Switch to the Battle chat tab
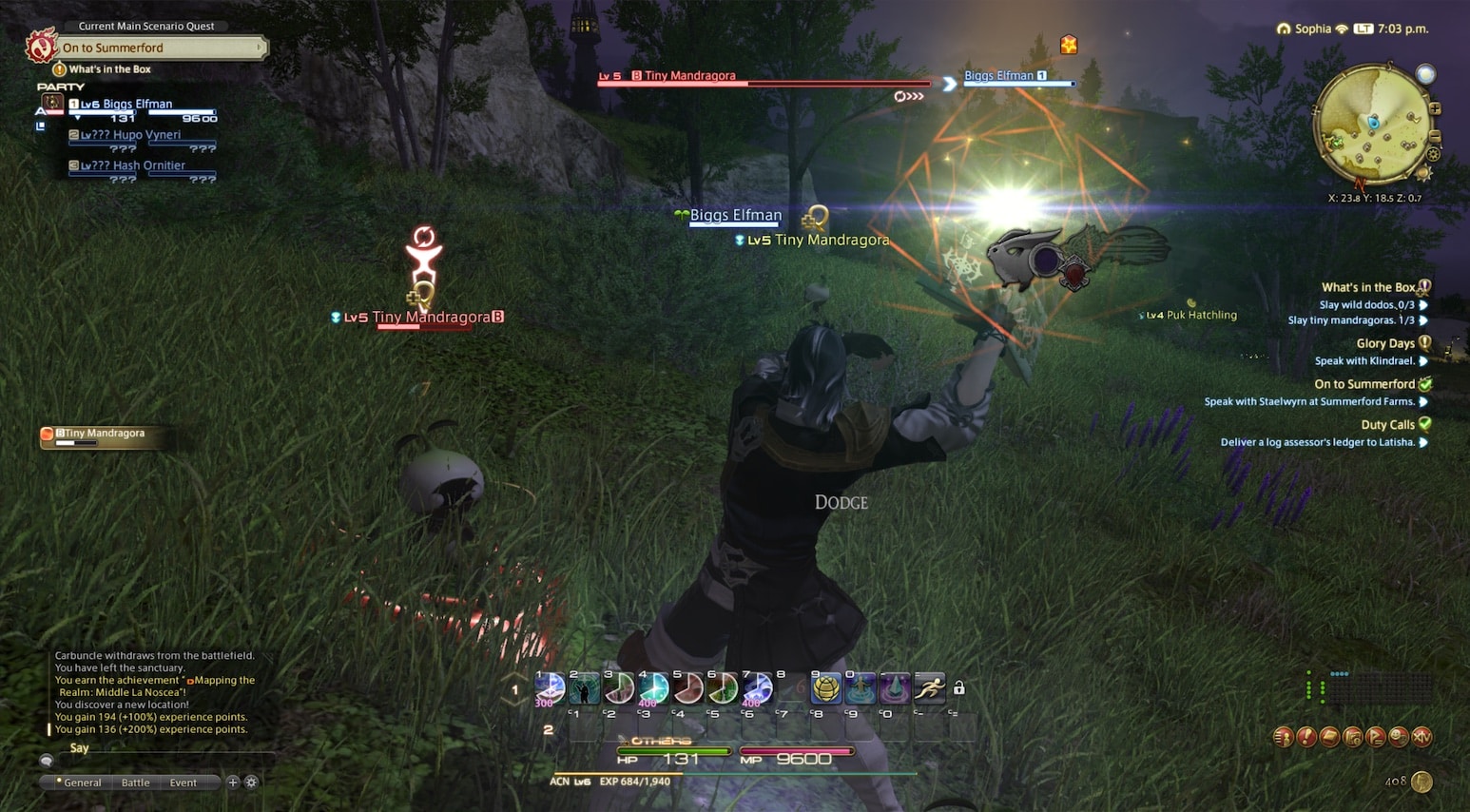The width and height of the screenshot is (1470, 812). (135, 782)
